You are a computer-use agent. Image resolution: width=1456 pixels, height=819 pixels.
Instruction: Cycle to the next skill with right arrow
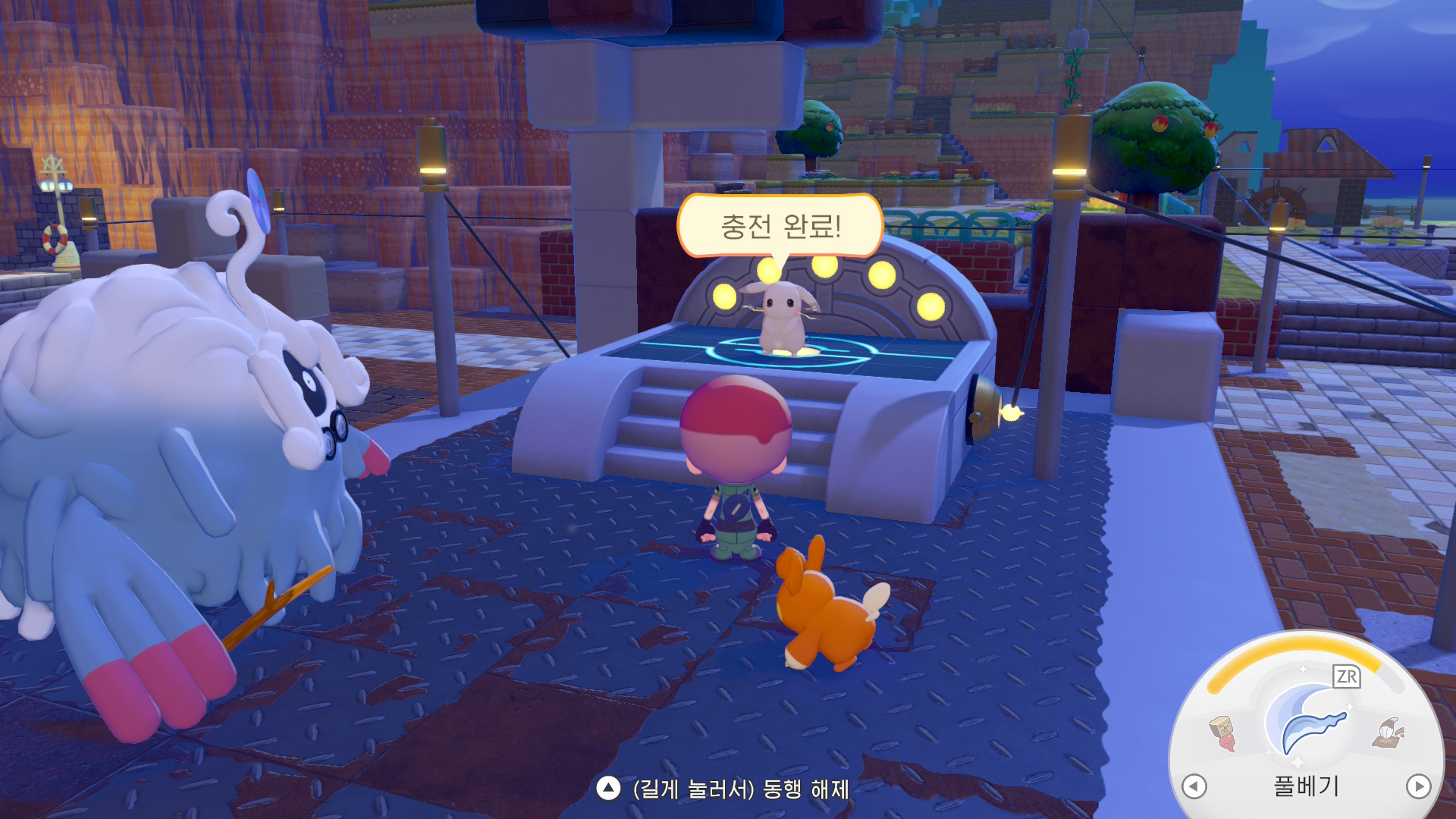point(1418,786)
